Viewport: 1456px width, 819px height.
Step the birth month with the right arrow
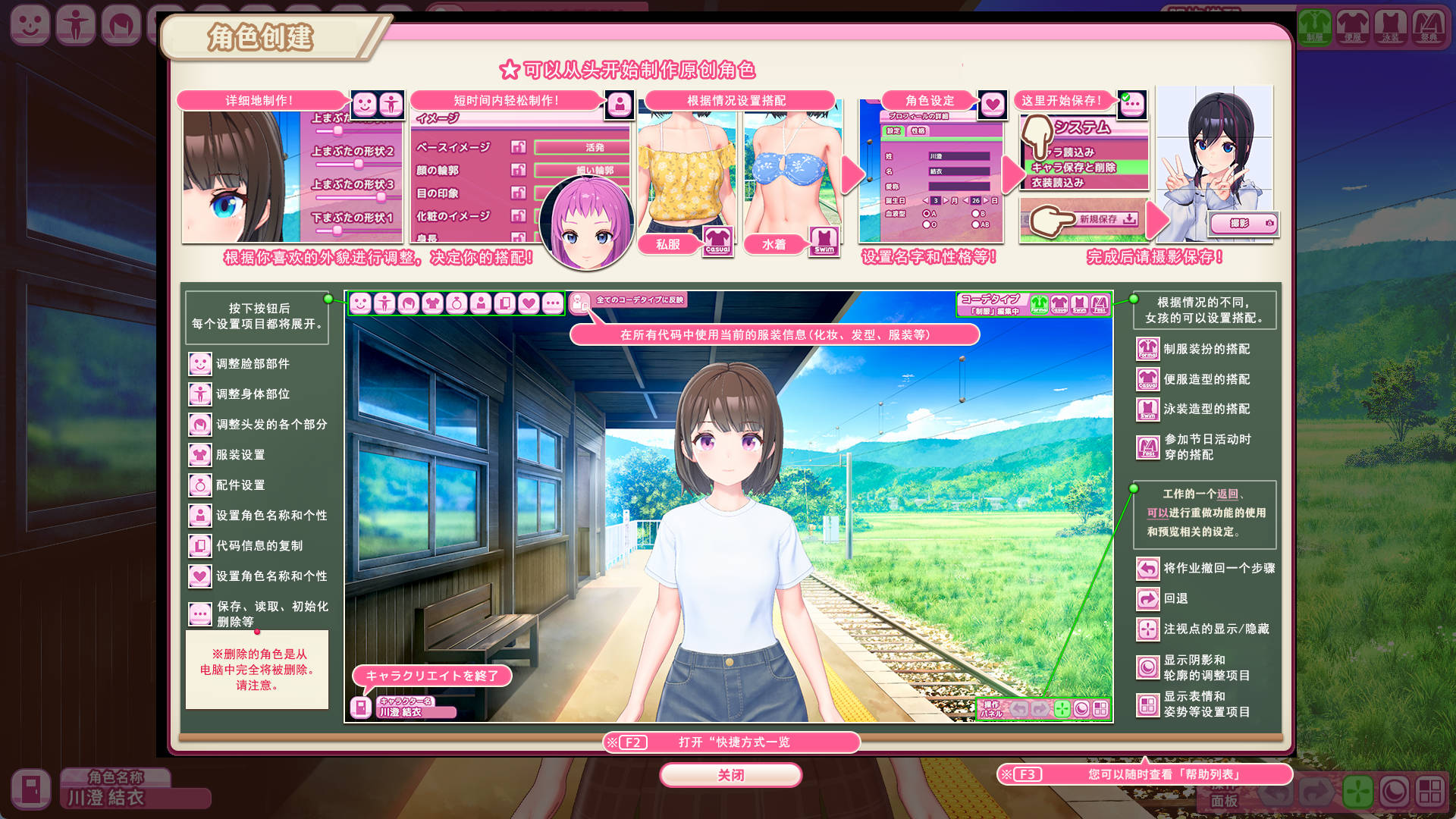click(x=946, y=200)
